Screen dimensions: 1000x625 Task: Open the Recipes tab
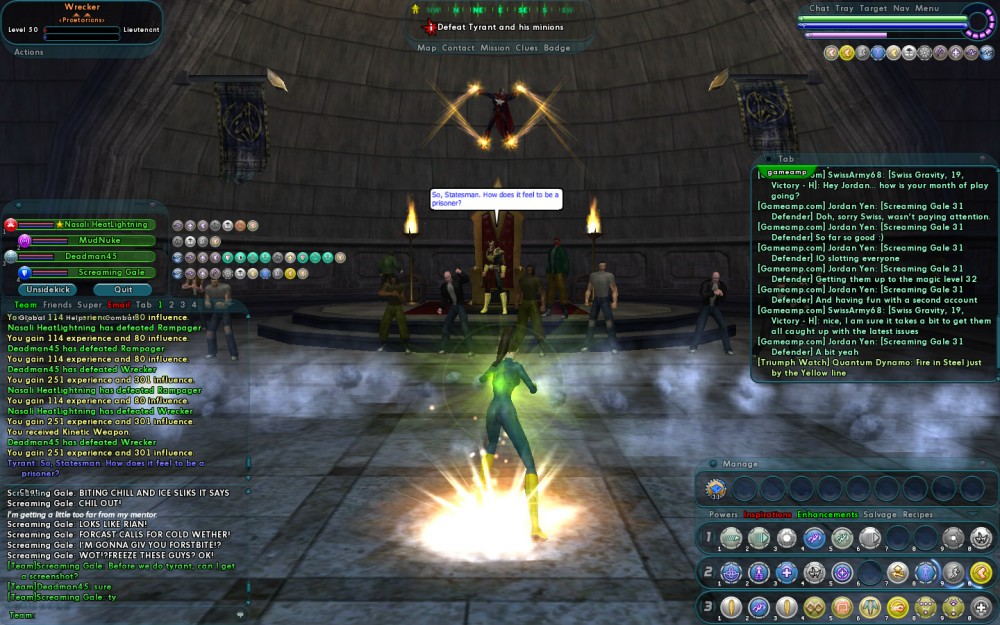(918, 515)
